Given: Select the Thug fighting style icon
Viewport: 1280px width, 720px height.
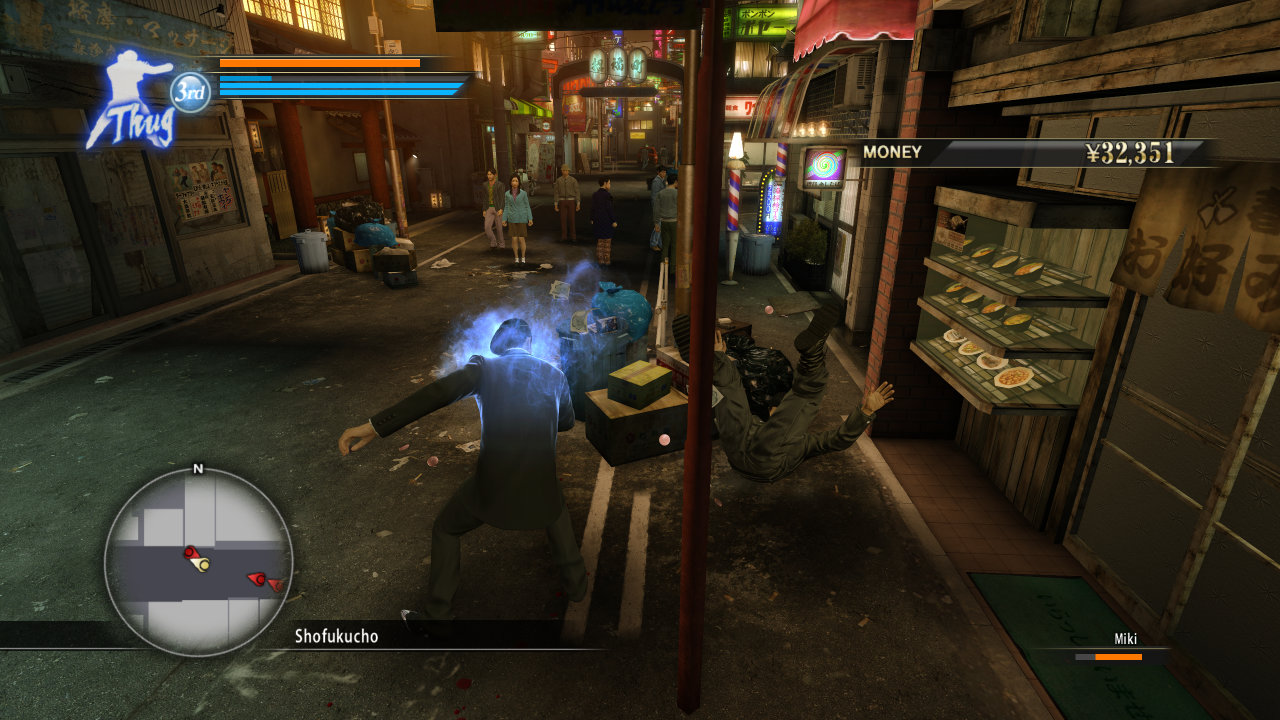Looking at the screenshot, I should point(132,101).
